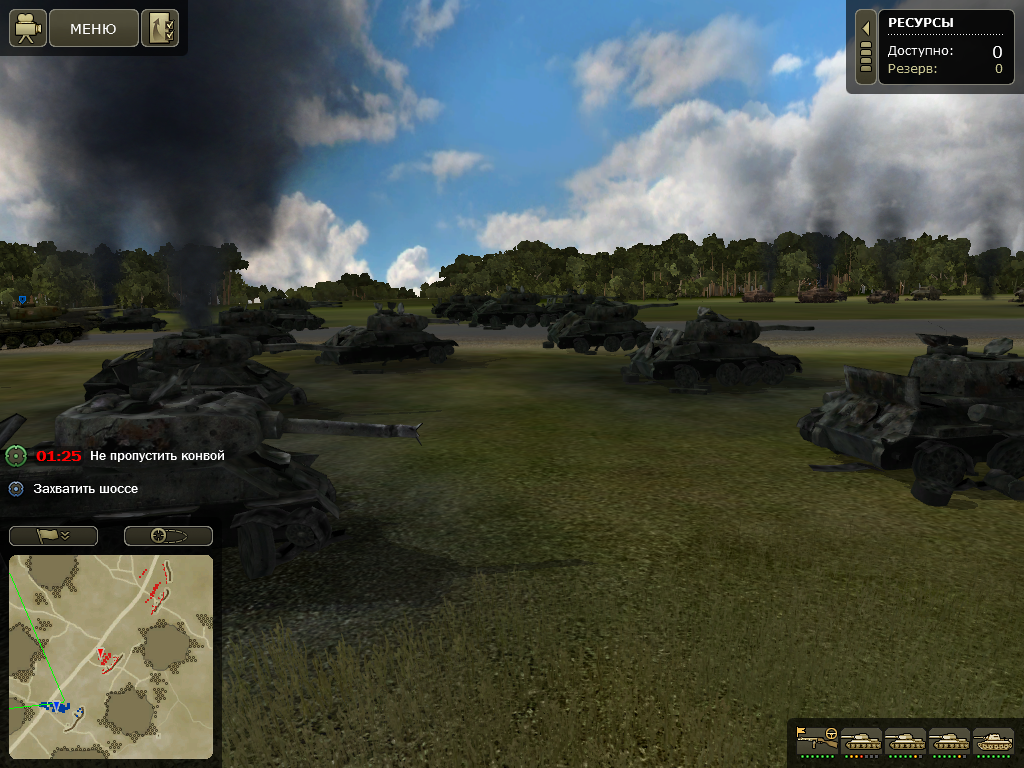The height and width of the screenshot is (768, 1024).
Task: Open the mission objectives checklist
Action: tap(160, 29)
